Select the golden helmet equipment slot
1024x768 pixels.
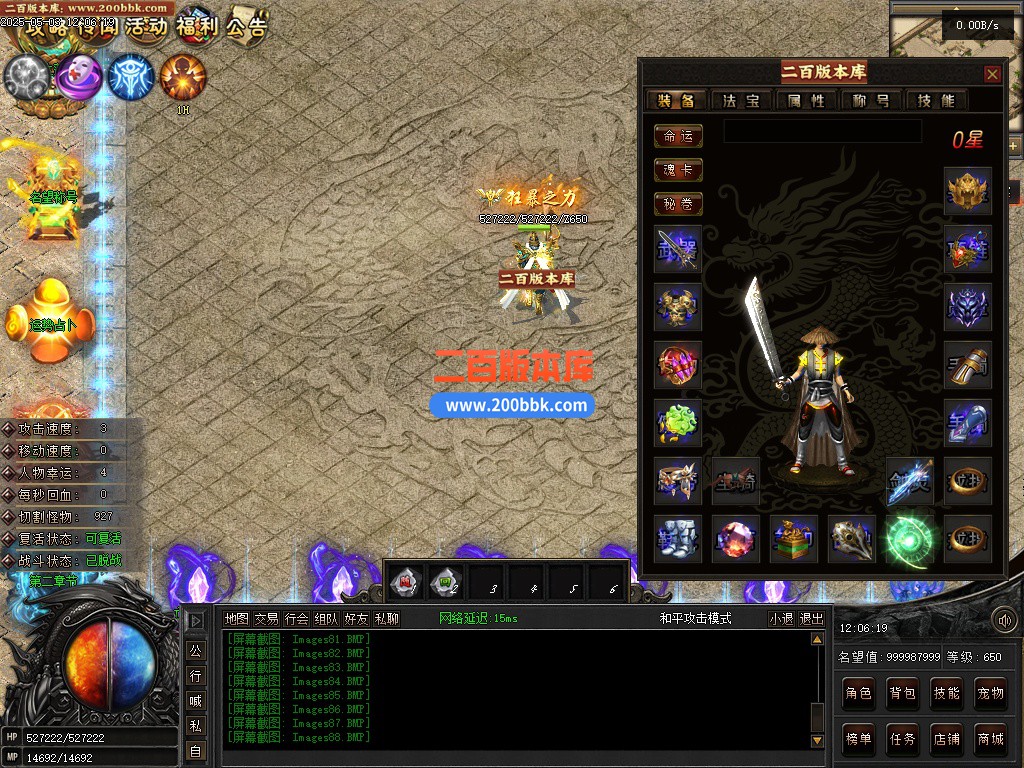tap(968, 192)
